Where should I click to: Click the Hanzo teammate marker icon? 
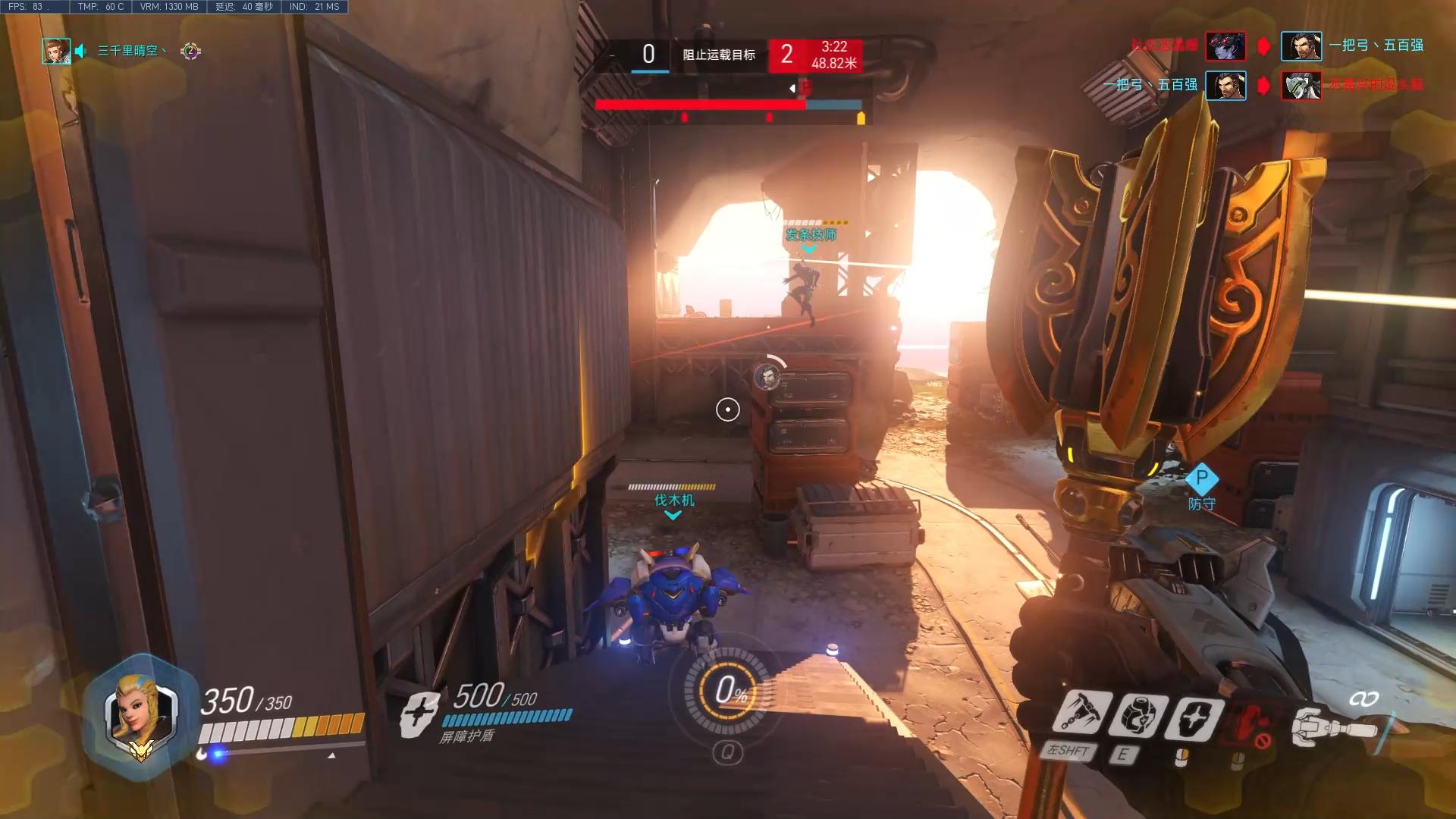click(x=767, y=377)
